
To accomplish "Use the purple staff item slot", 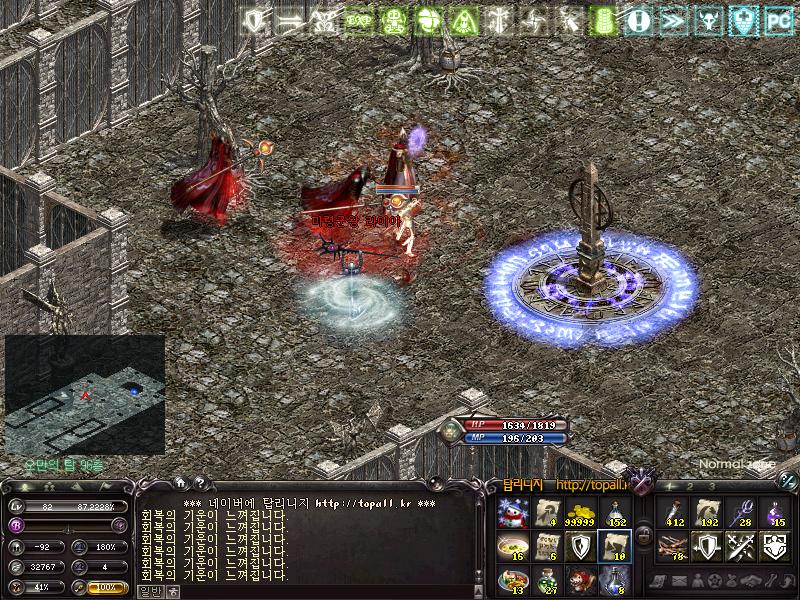I will [x=740, y=514].
